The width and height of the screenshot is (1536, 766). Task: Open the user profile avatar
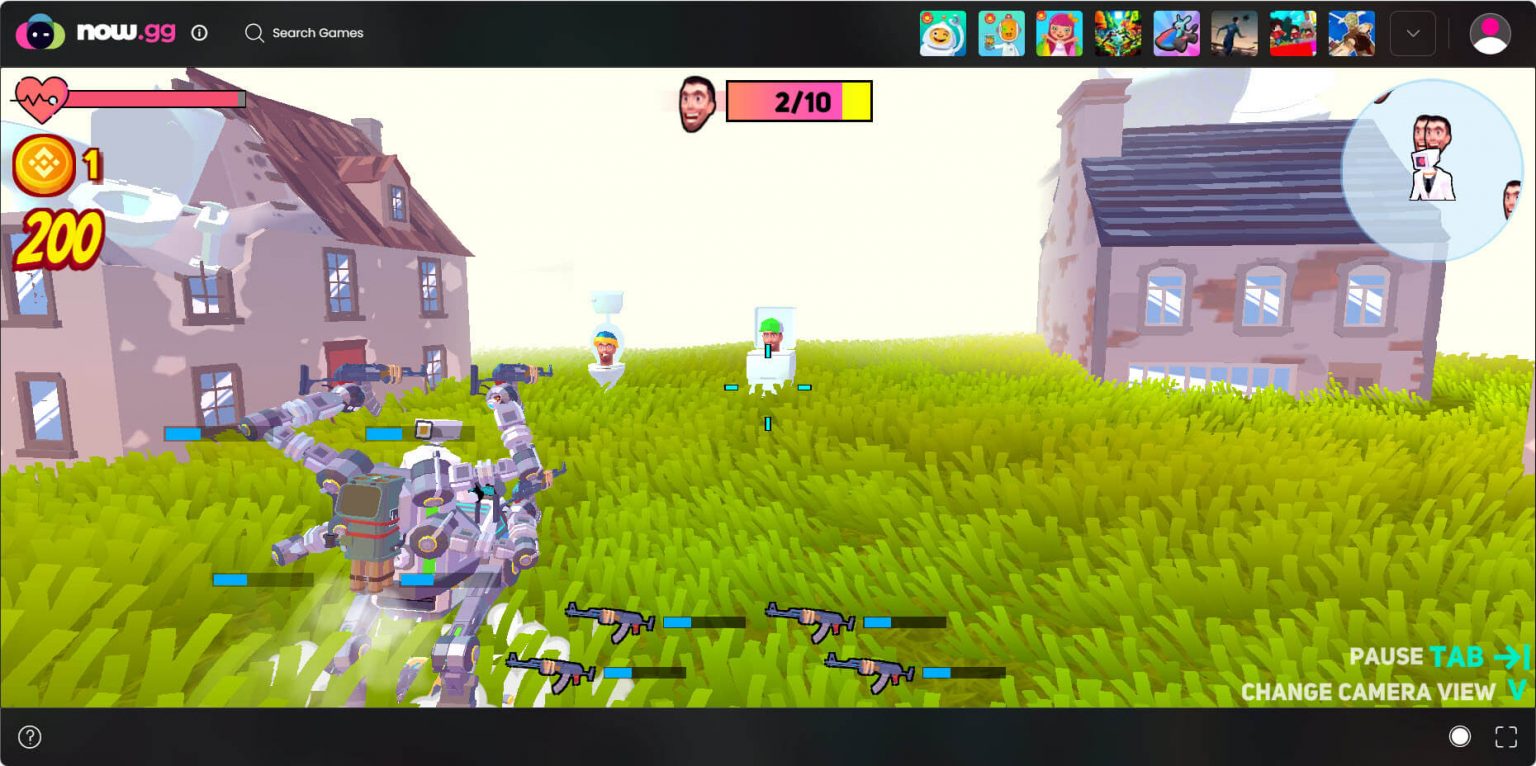coord(1489,33)
